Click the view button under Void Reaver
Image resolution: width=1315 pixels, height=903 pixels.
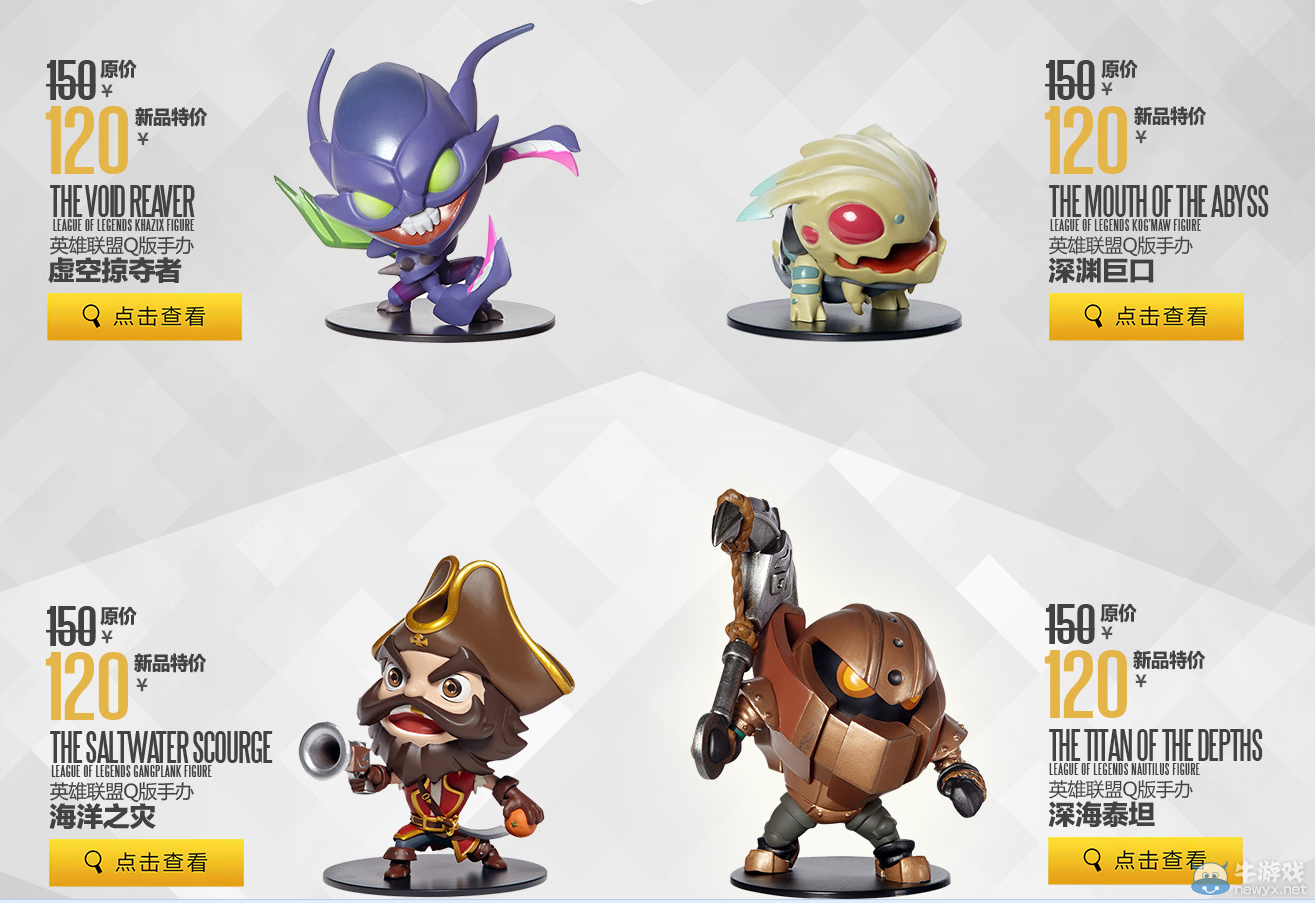coord(144,317)
